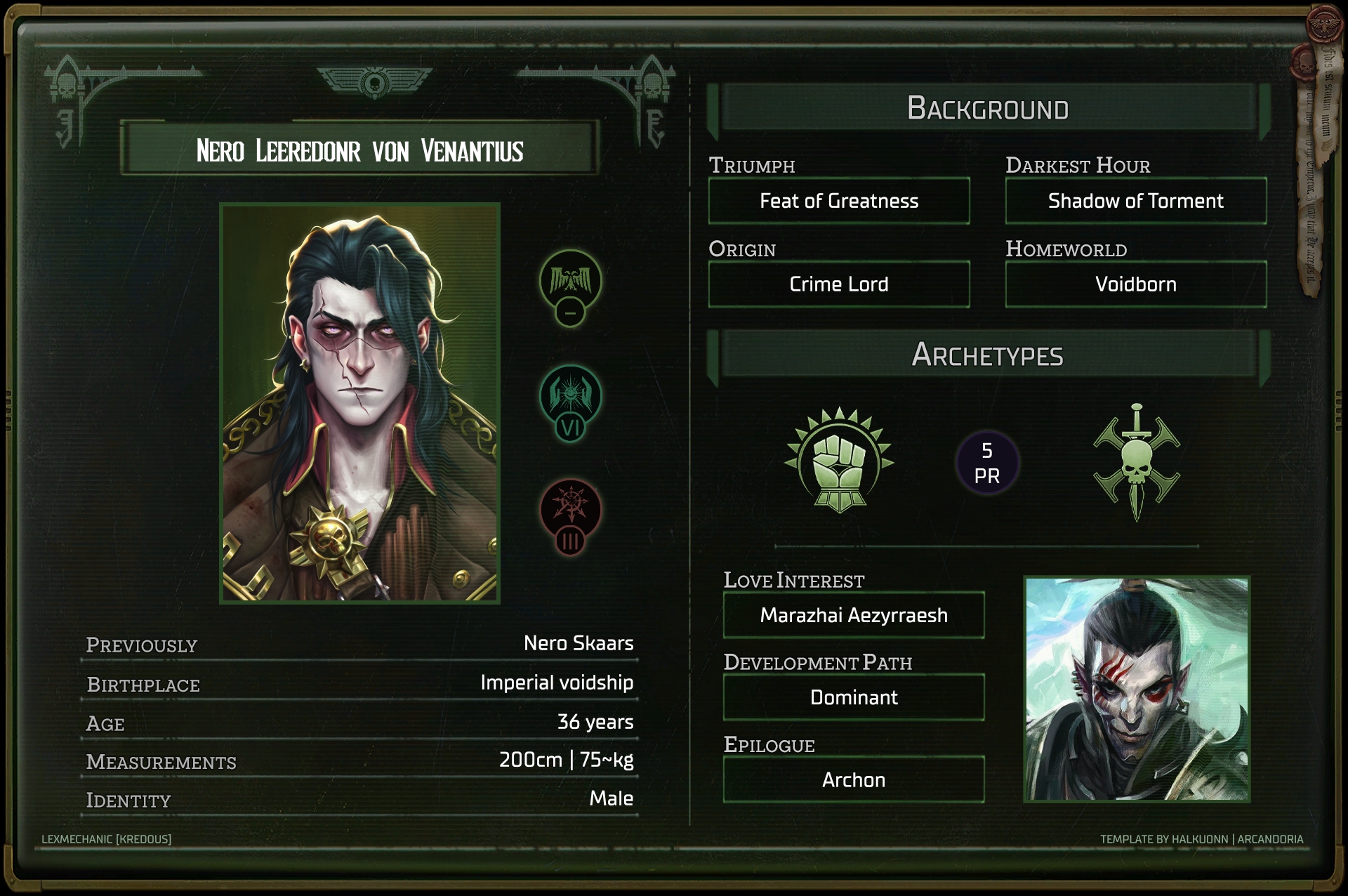
Task: Click the red wax seal purity scroll
Action: click(1310, 162)
